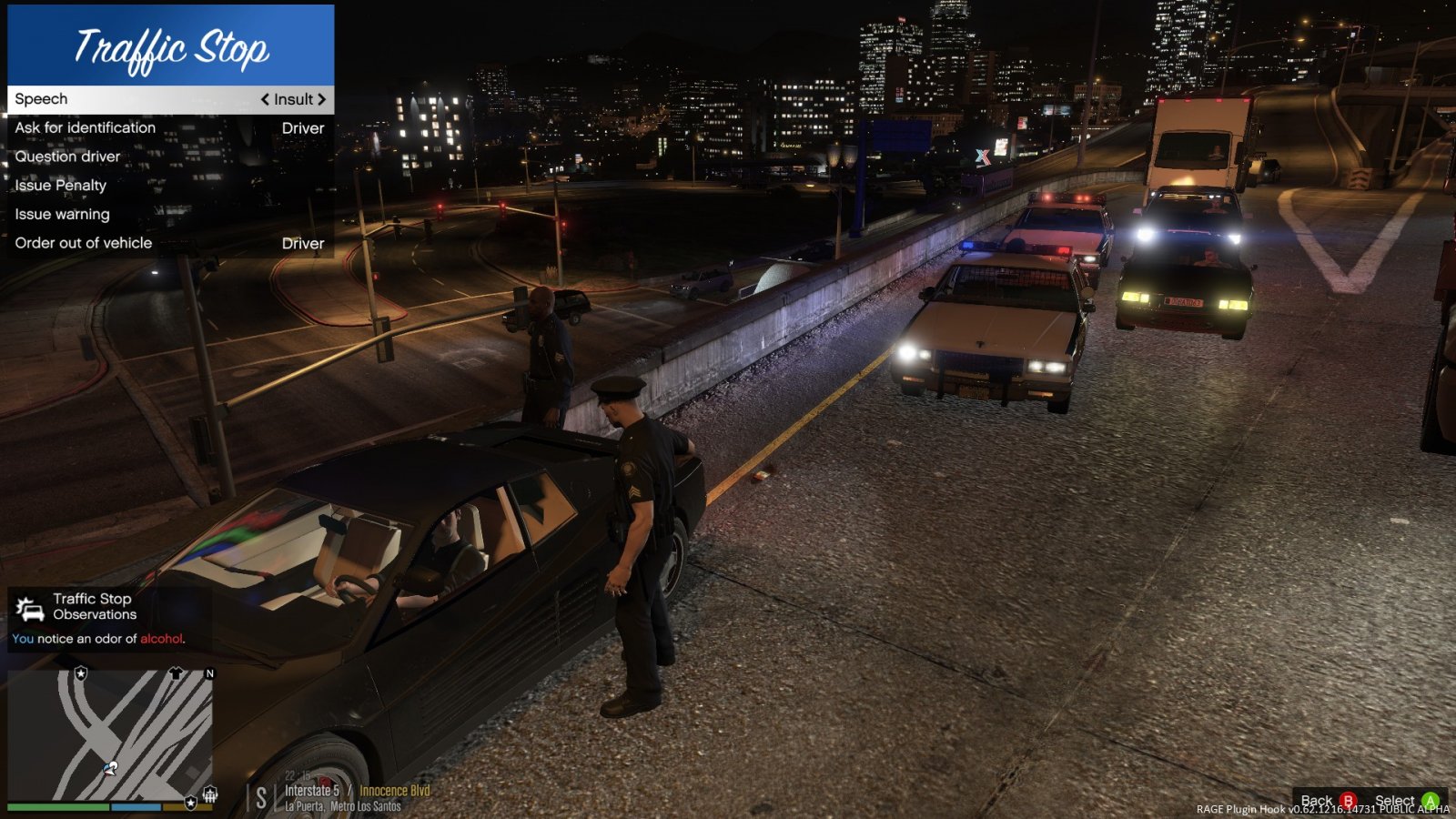Select Question driver option
Image resolution: width=1456 pixels, height=819 pixels.
click(x=68, y=157)
